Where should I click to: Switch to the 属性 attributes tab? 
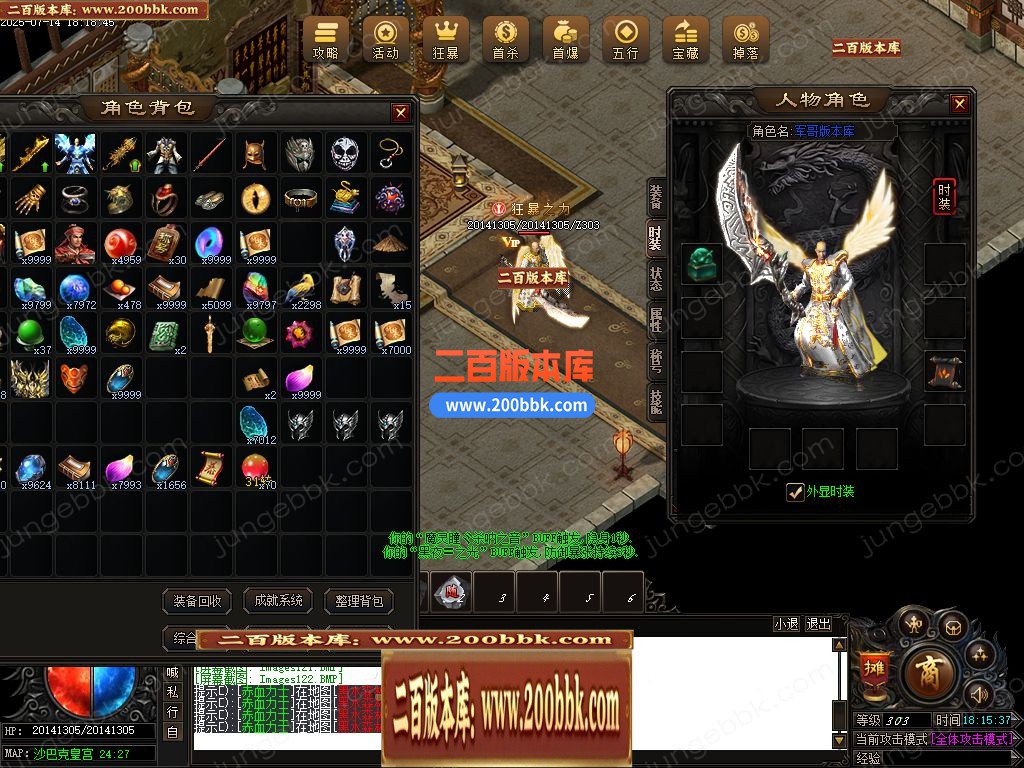(656, 320)
